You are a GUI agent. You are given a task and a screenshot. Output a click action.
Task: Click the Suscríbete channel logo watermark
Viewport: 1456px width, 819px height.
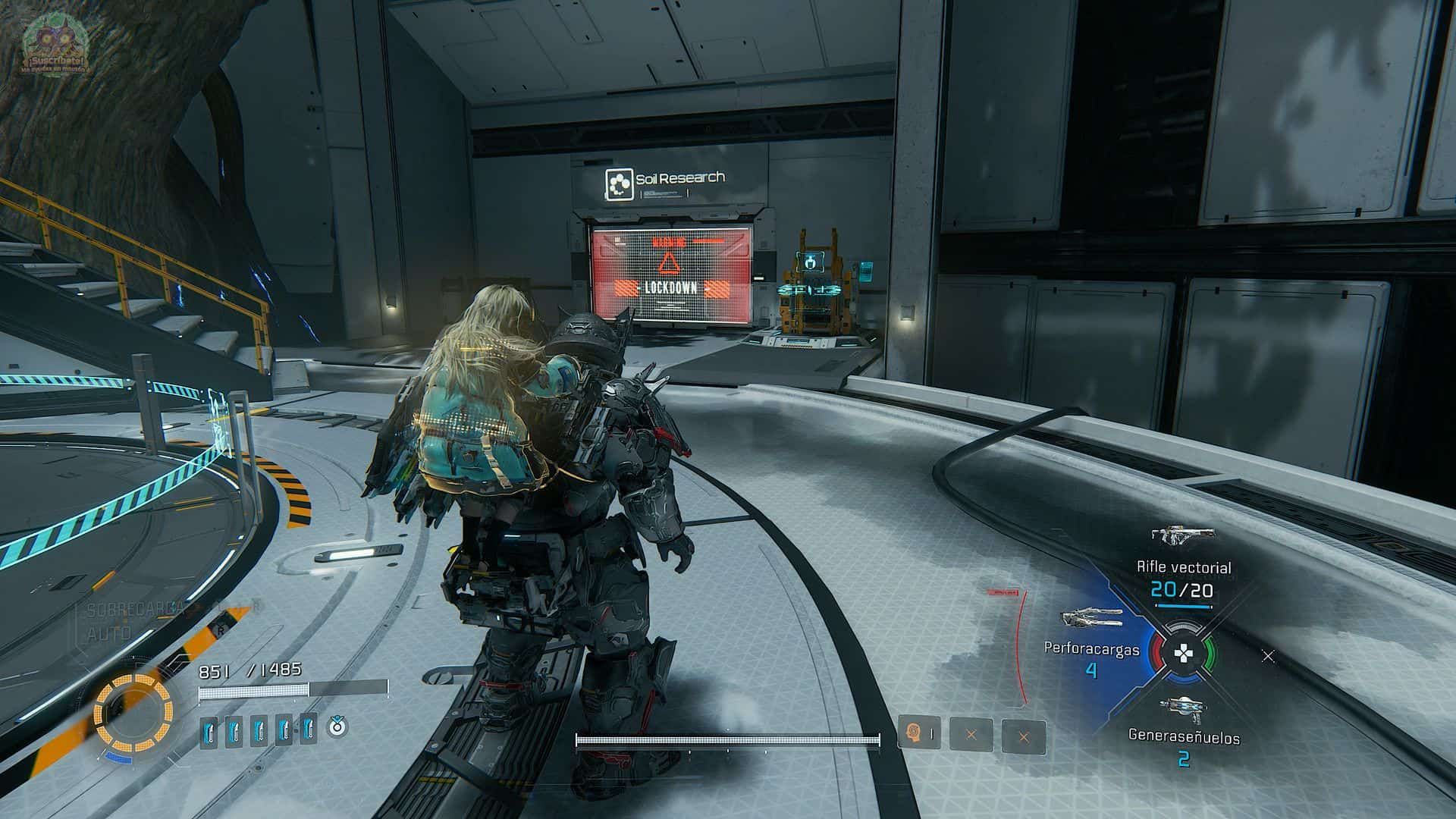click(55, 47)
